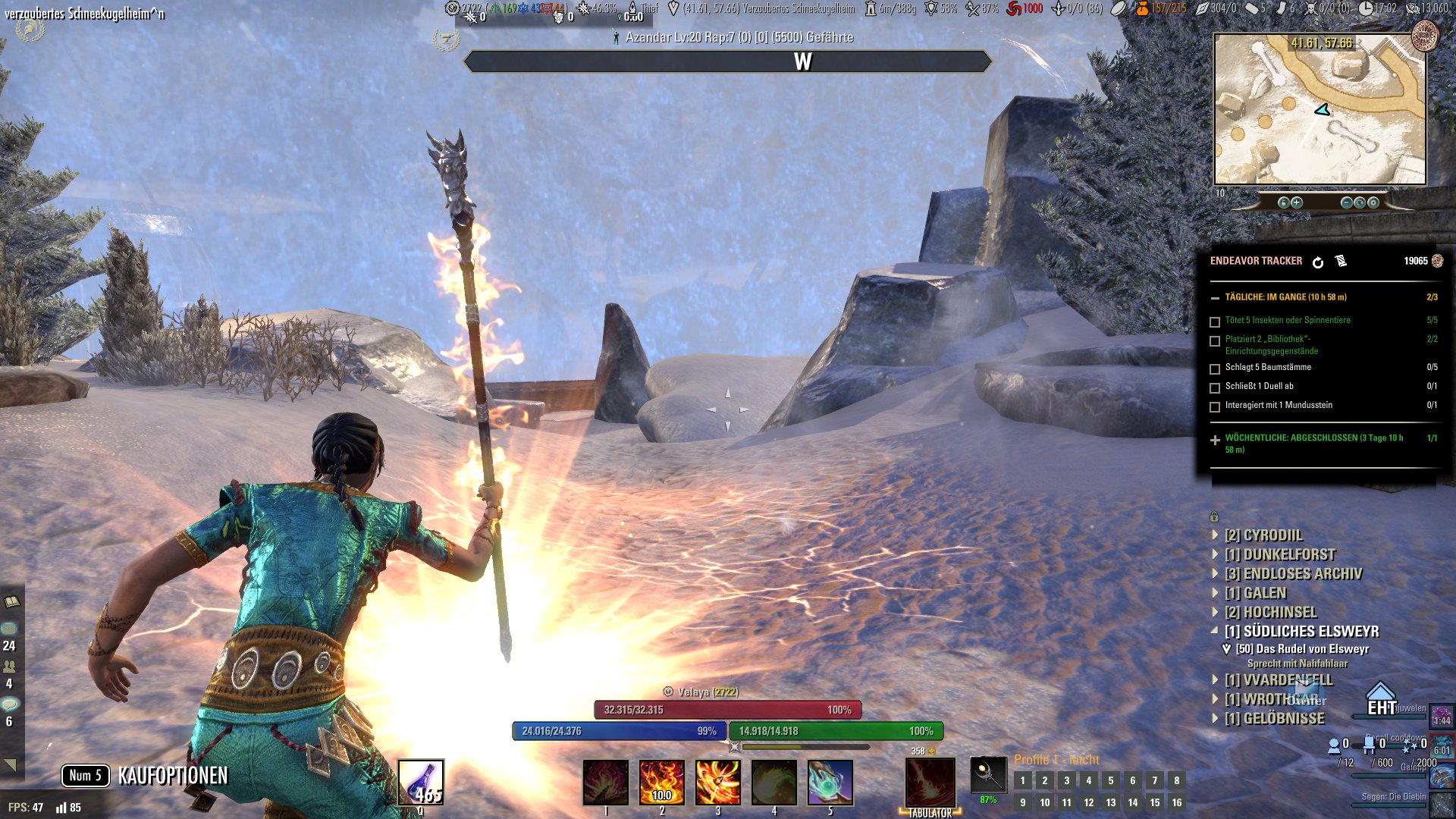Choose profile slot number 16

click(1176, 802)
